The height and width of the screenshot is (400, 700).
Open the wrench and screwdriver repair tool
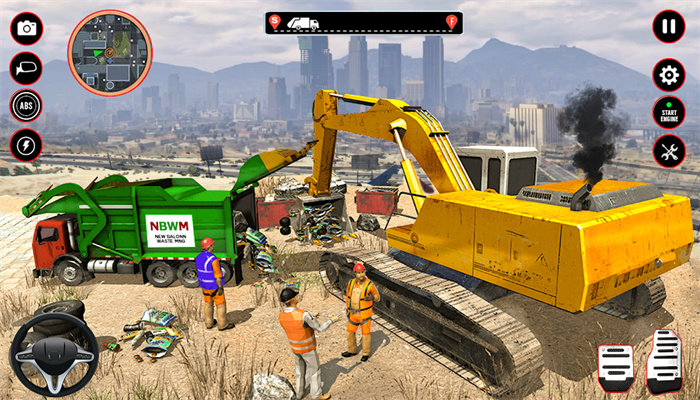pyautogui.click(x=668, y=152)
